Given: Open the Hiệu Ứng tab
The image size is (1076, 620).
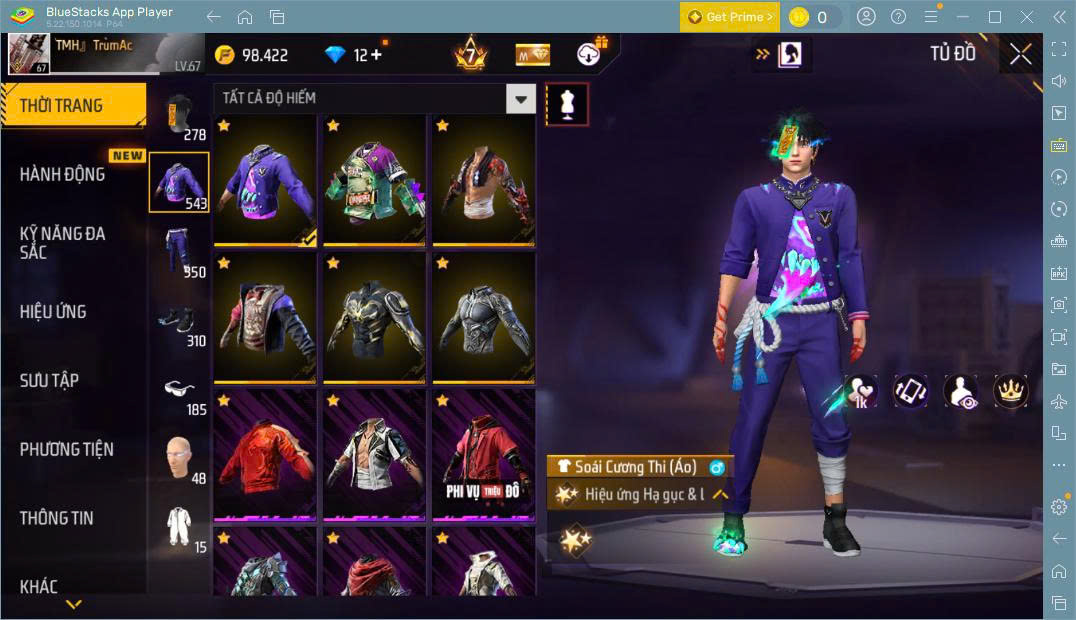Looking at the screenshot, I should tap(53, 311).
